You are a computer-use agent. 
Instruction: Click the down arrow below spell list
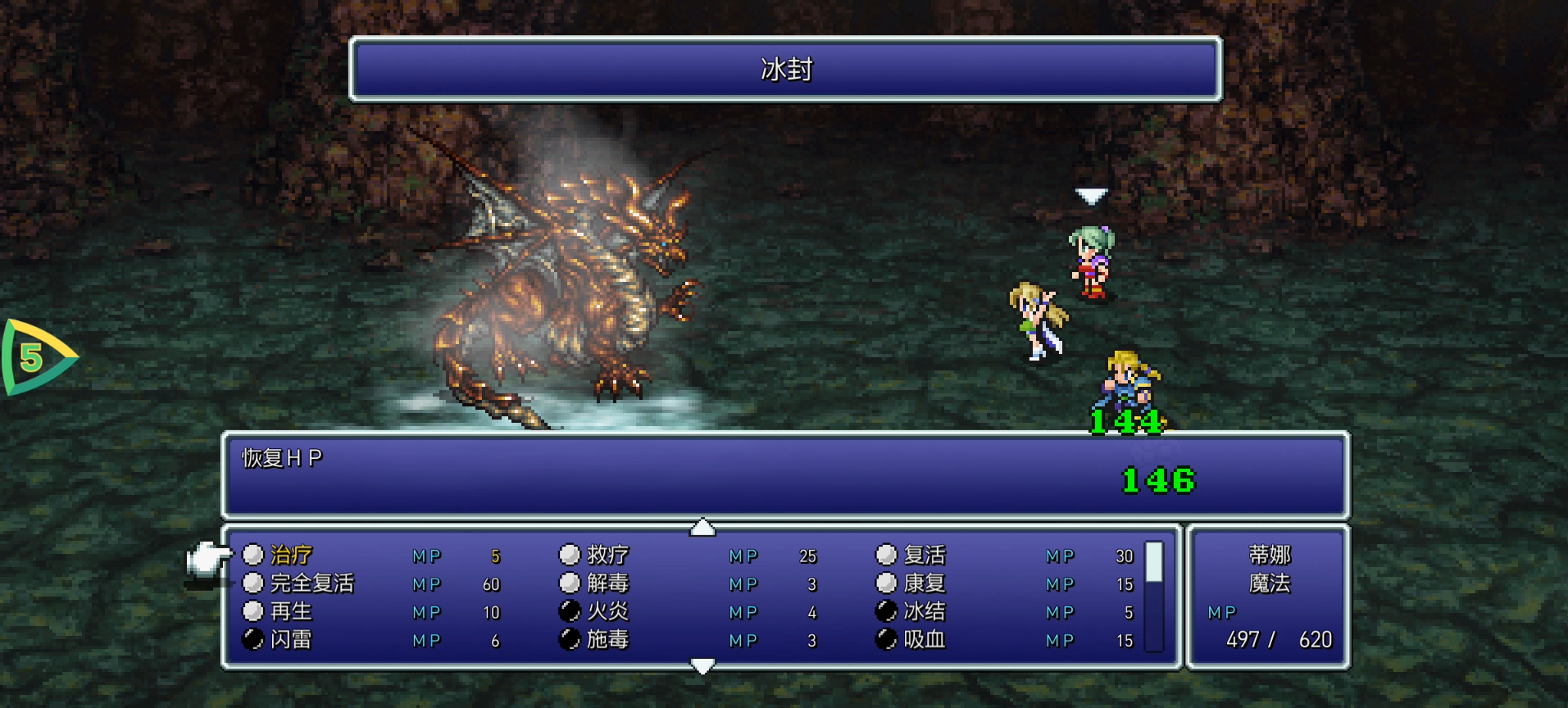[702, 666]
